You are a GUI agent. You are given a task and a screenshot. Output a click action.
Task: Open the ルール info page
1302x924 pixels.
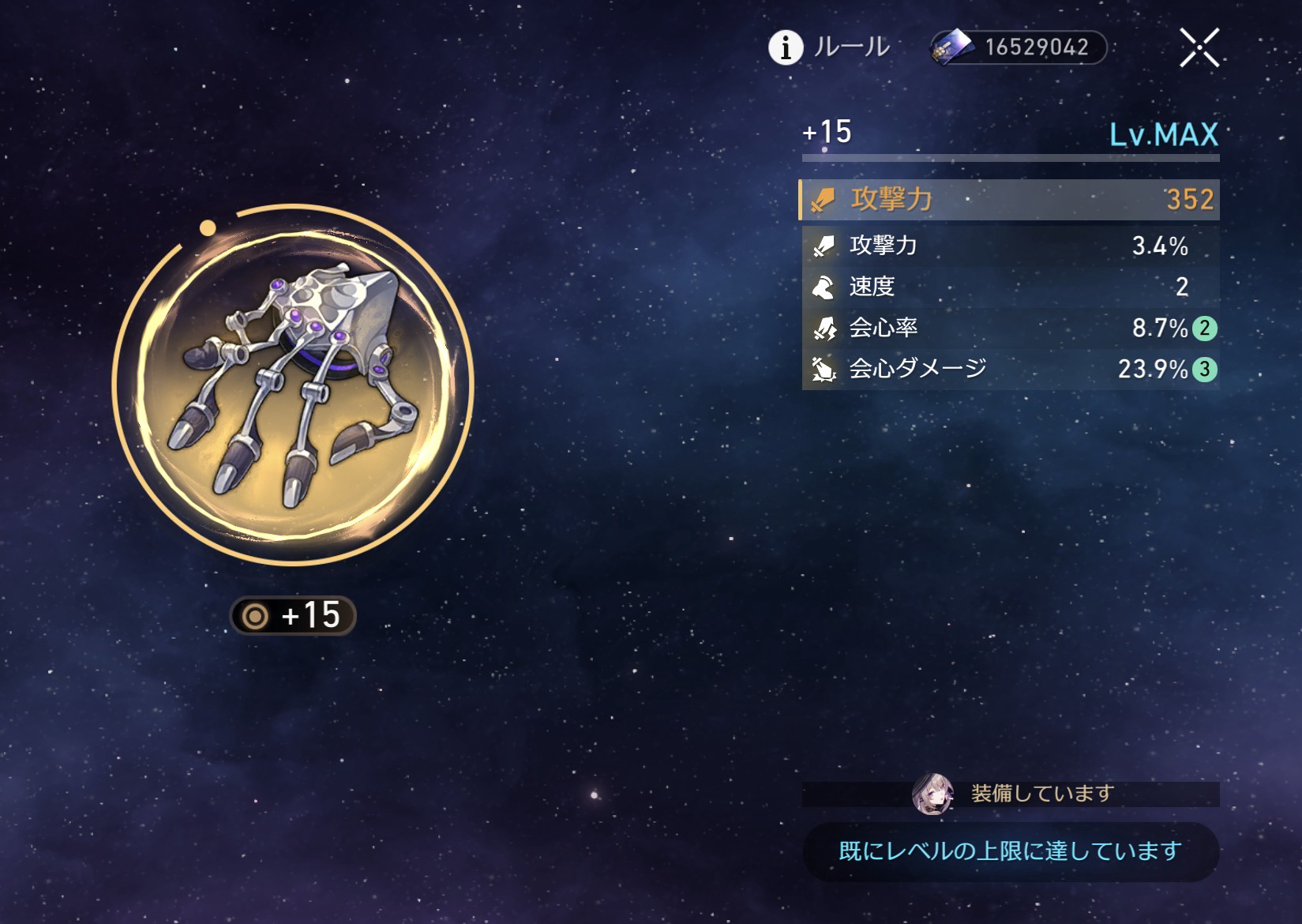(829, 47)
